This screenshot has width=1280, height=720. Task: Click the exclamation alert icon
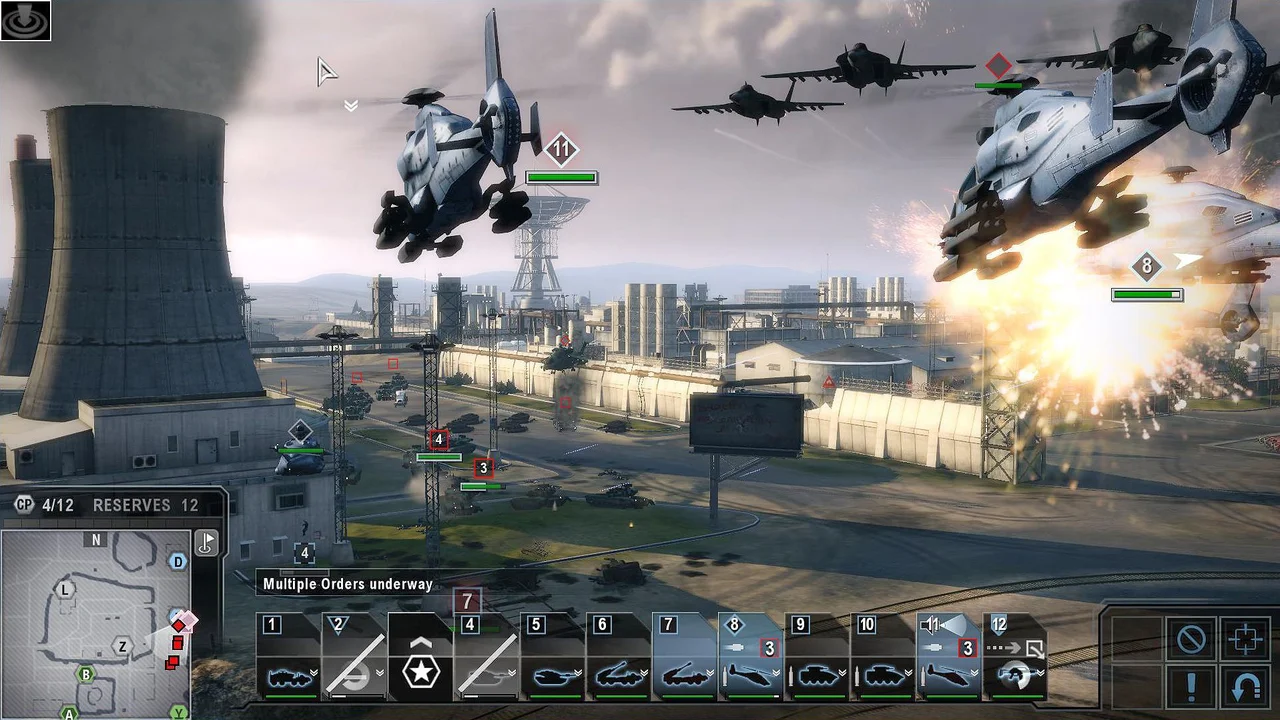(1191, 687)
